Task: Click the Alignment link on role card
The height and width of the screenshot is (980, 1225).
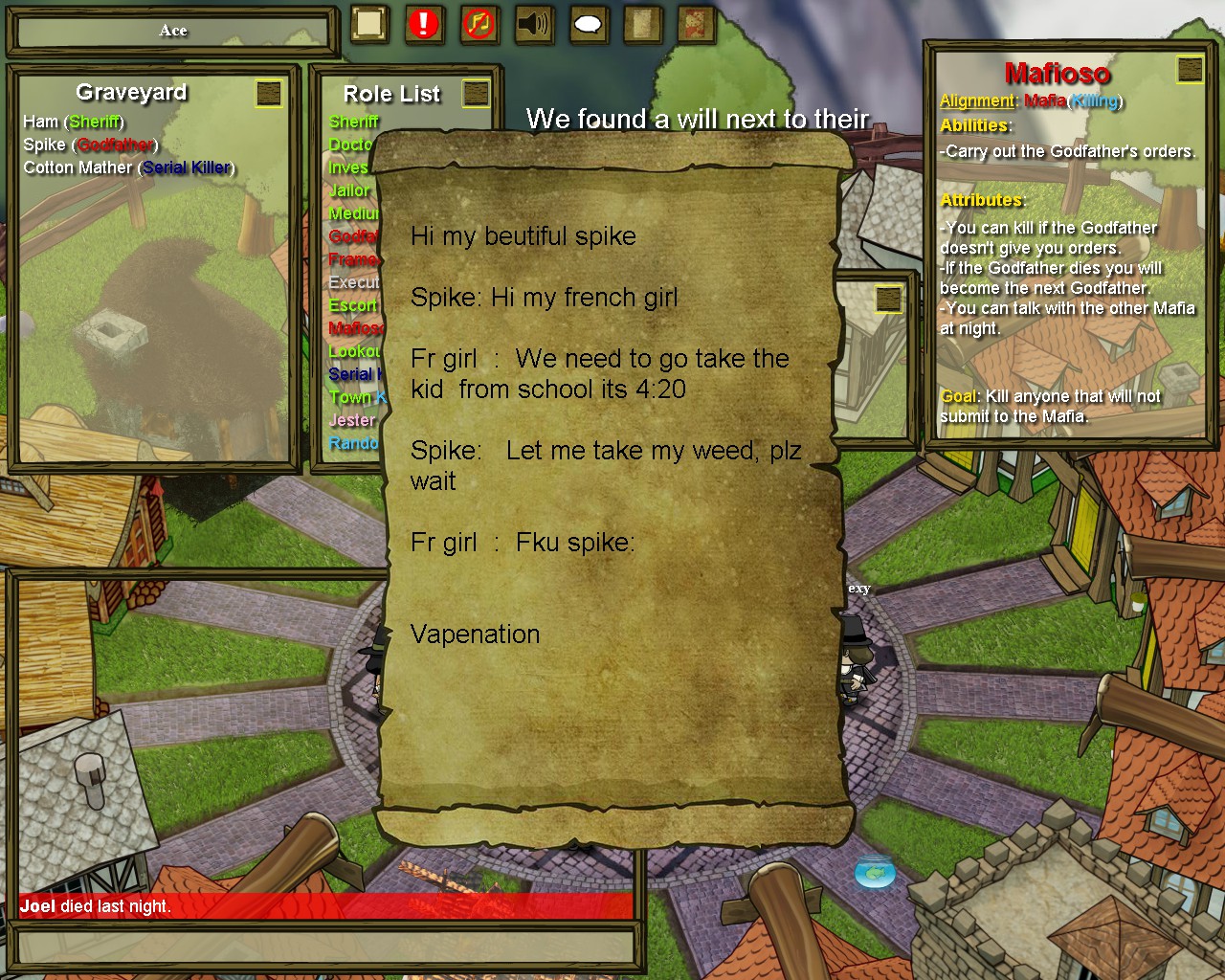Action: tap(976, 101)
